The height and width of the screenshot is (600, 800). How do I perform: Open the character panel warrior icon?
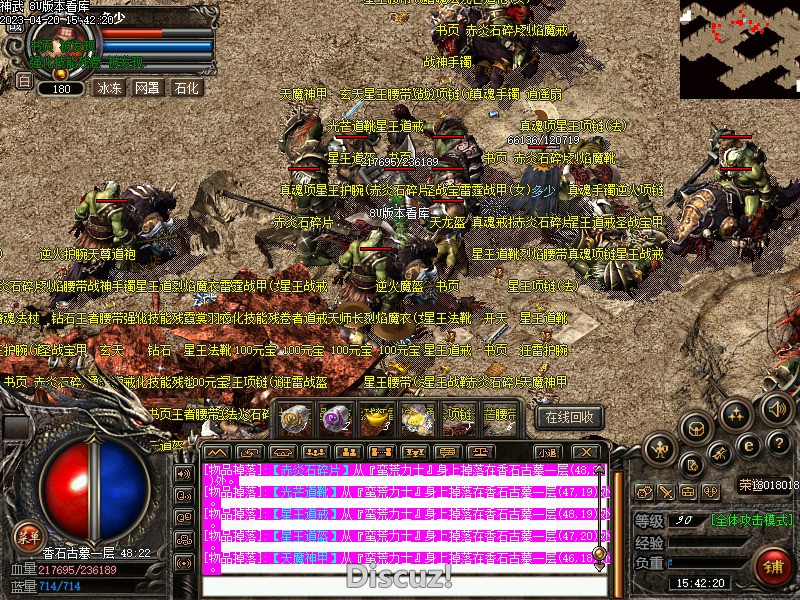(659, 449)
